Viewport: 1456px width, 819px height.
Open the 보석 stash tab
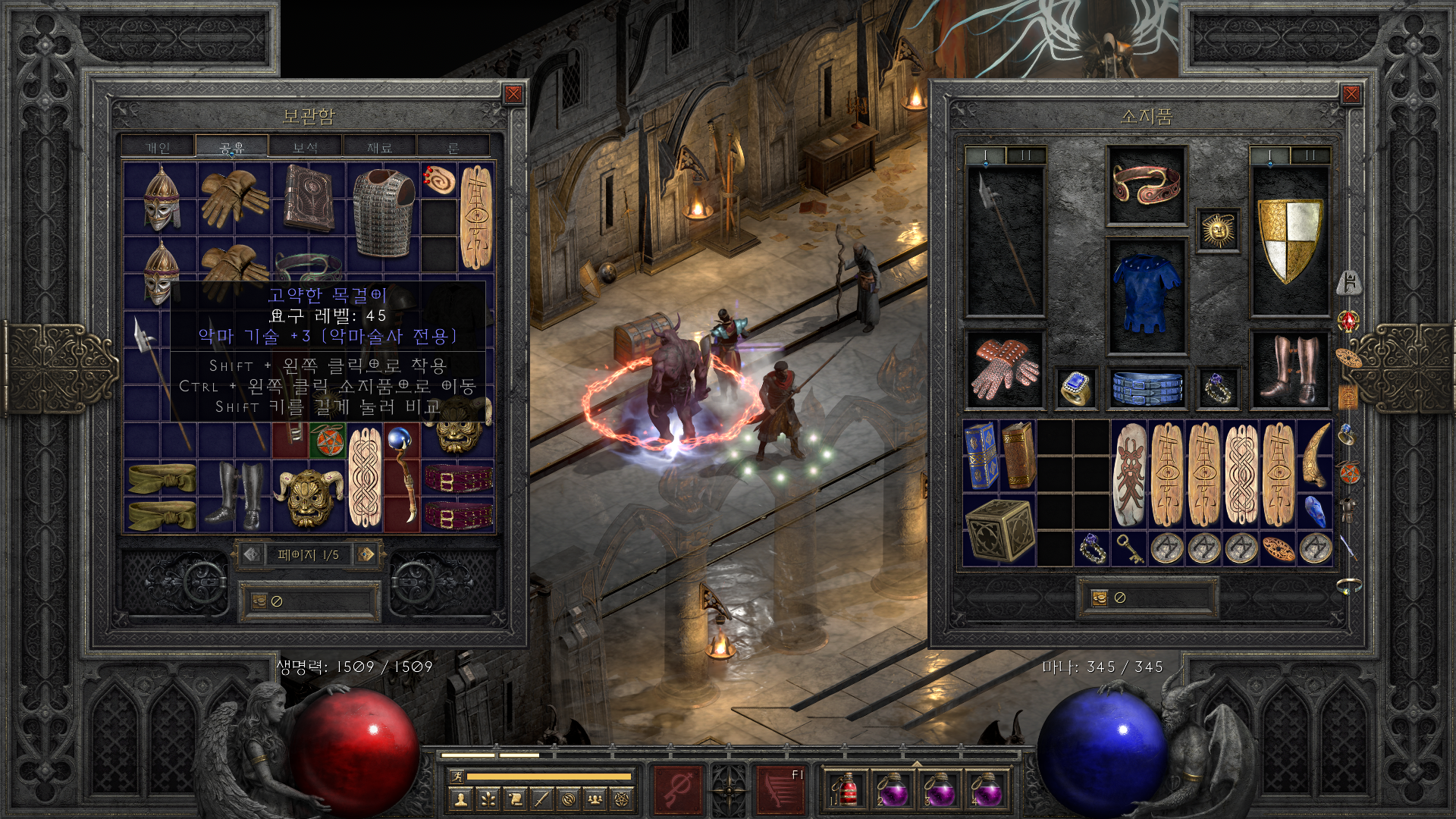(x=305, y=147)
